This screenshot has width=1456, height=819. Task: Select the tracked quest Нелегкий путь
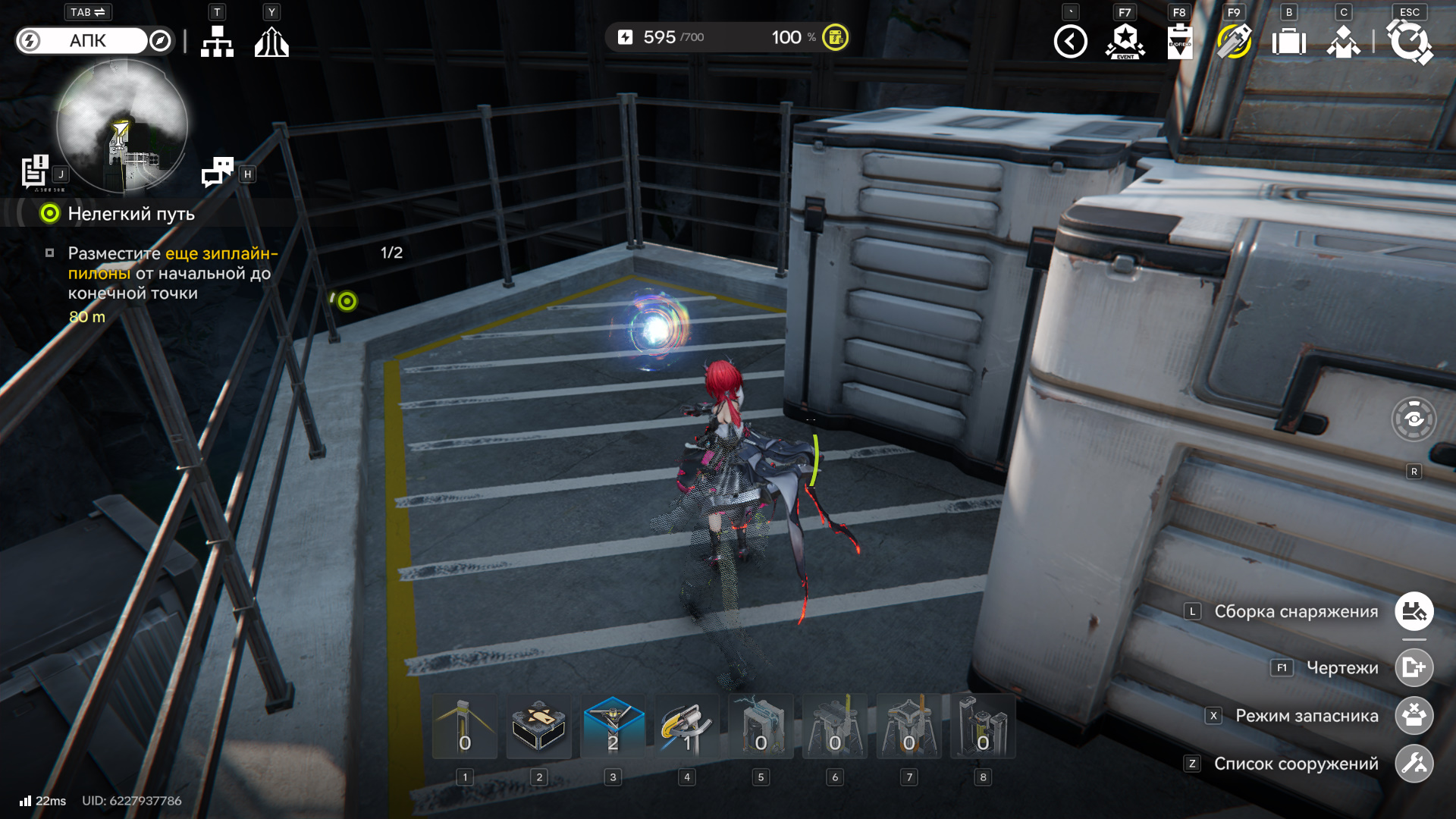click(130, 214)
